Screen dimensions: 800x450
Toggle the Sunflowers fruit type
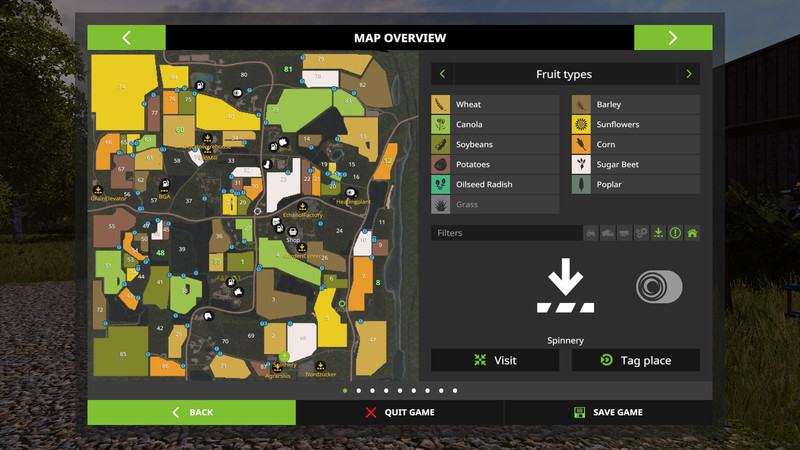635,124
